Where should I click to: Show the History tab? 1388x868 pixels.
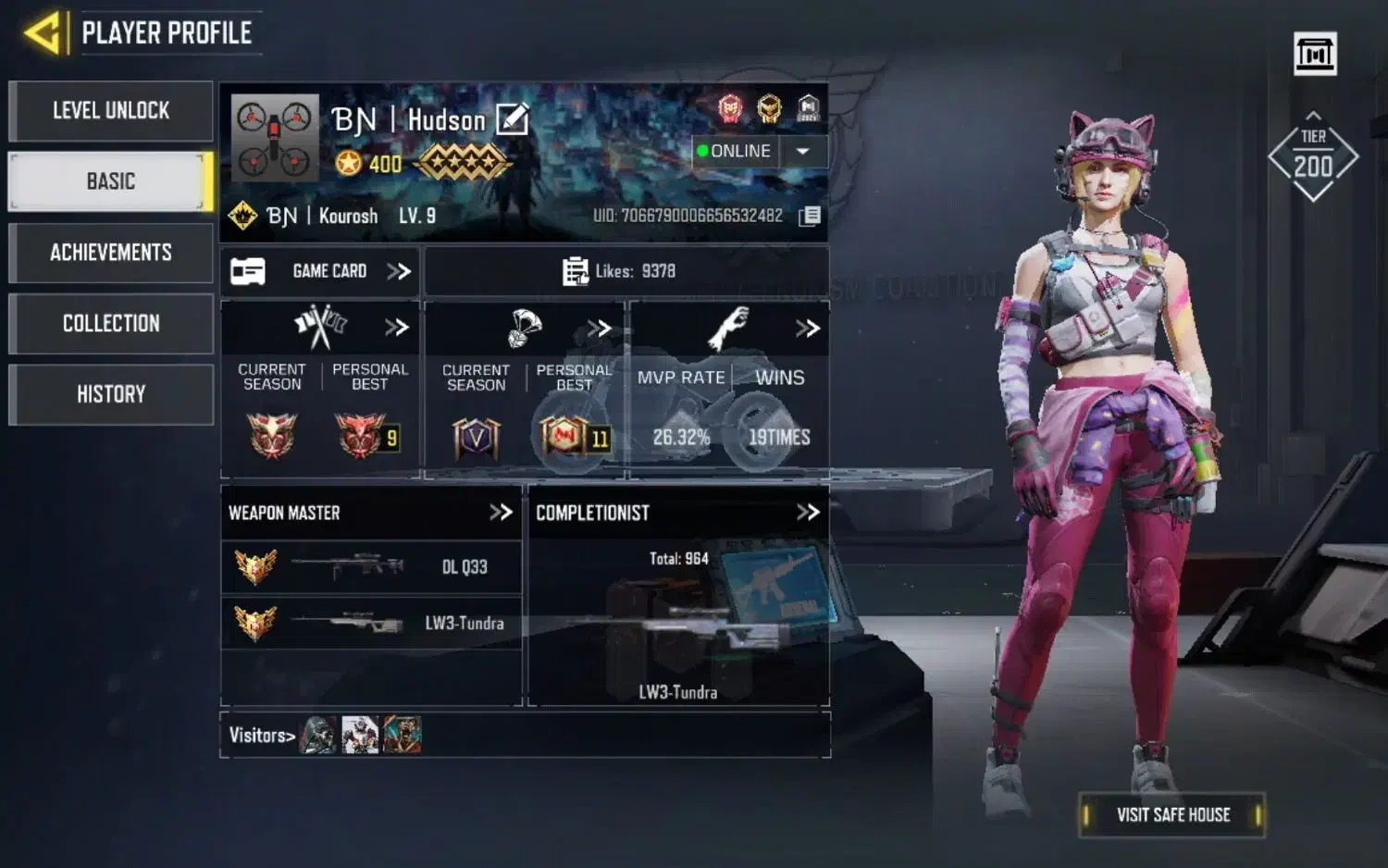tap(111, 394)
